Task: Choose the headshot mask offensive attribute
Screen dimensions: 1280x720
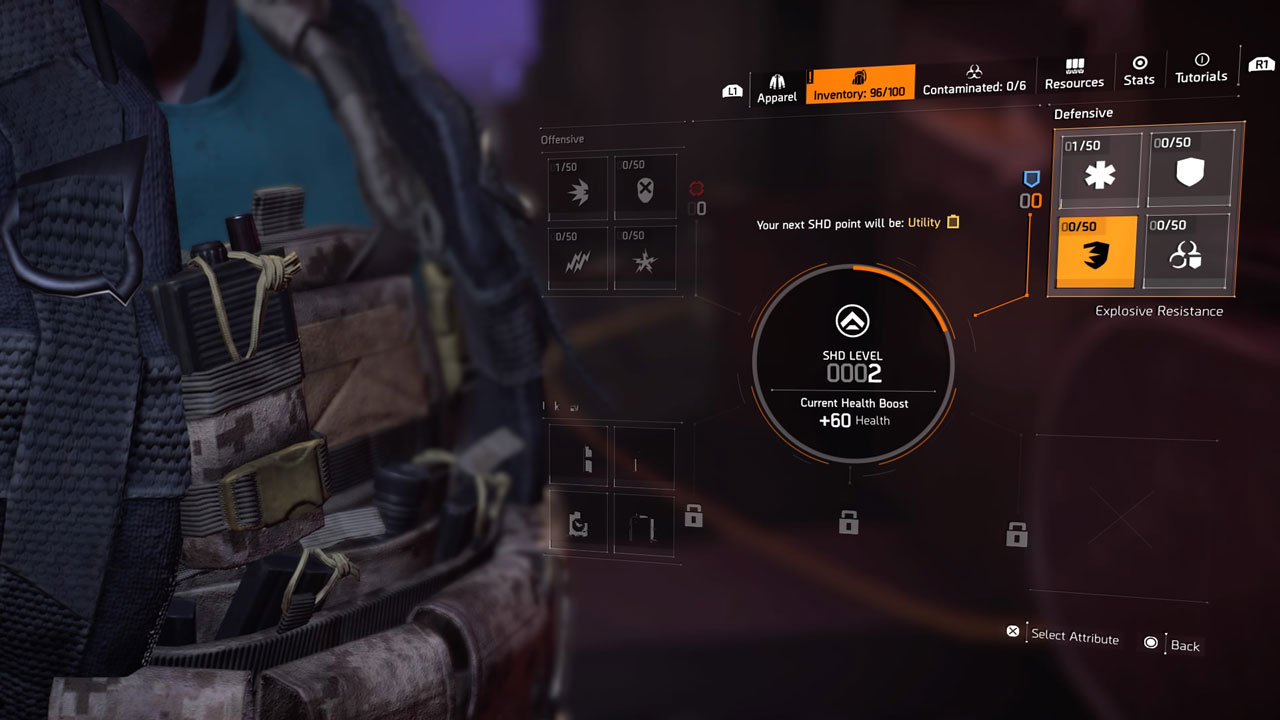Action: [645, 188]
